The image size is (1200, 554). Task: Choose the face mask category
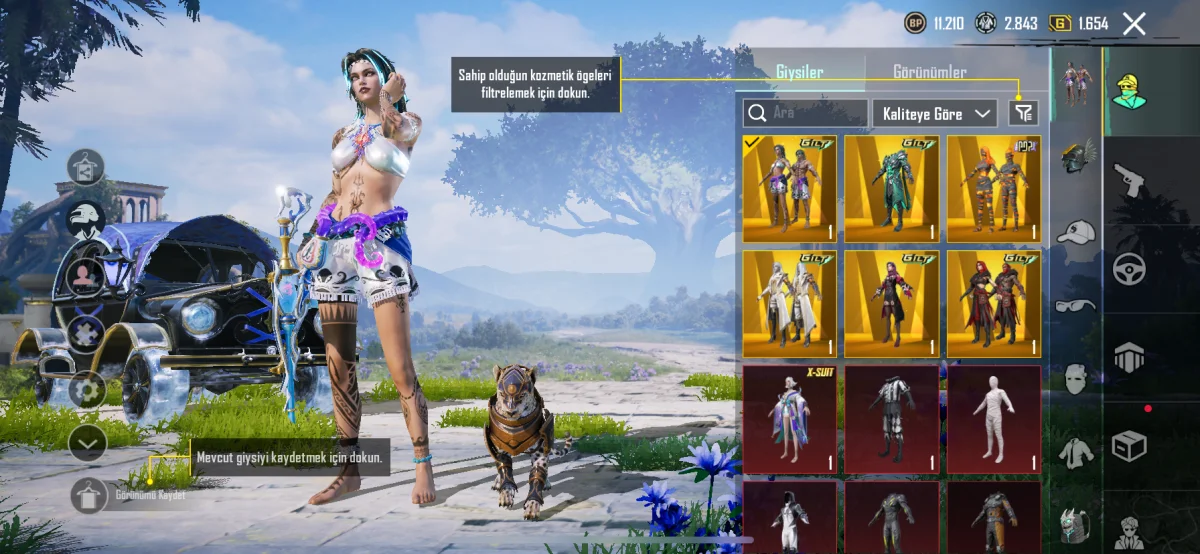point(1076,378)
